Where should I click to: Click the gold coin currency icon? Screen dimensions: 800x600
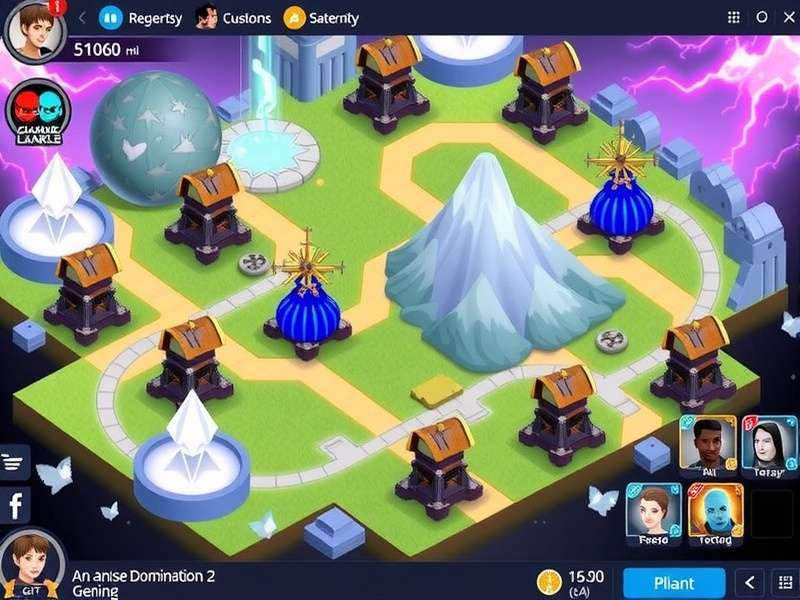click(548, 582)
